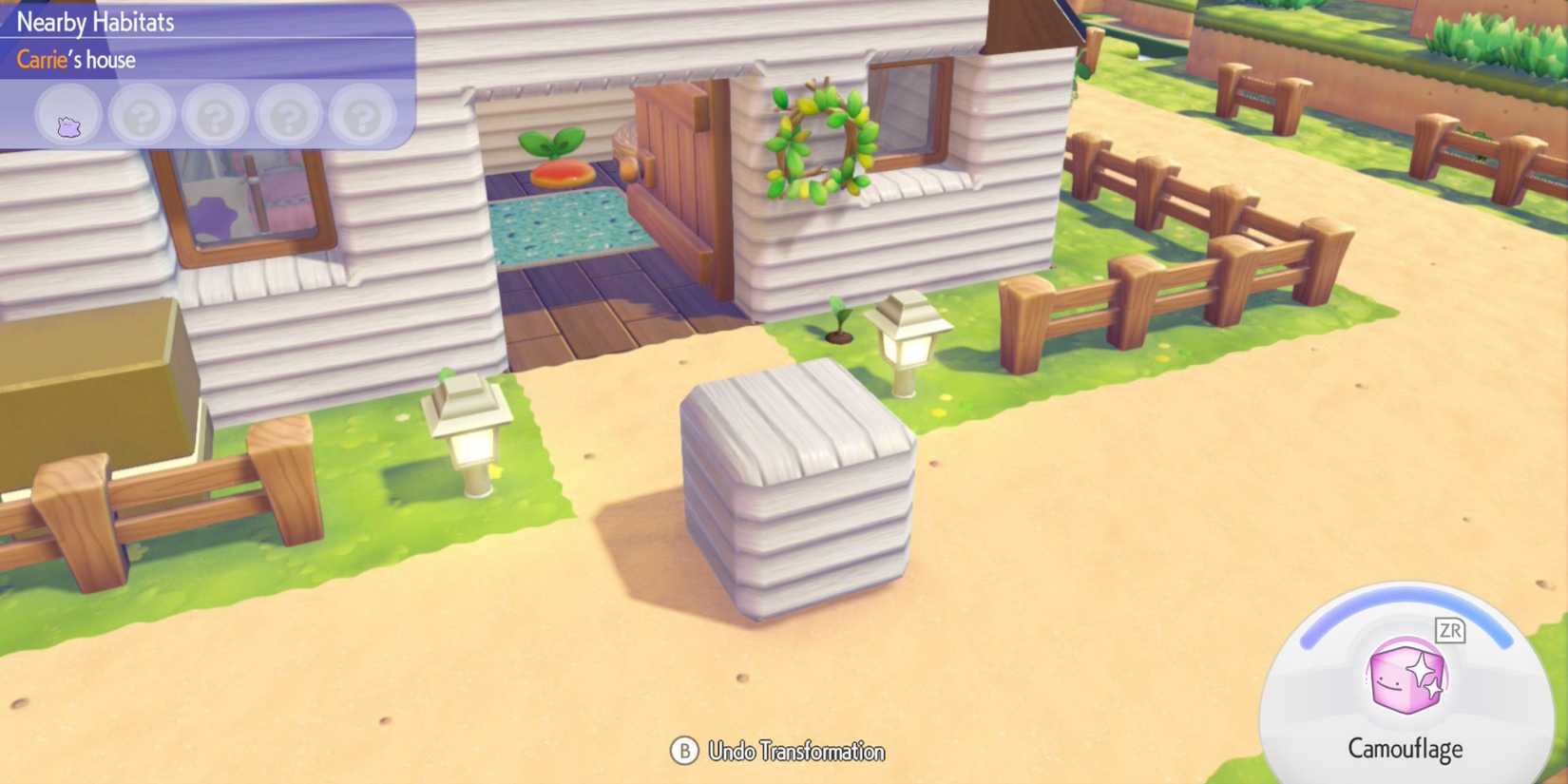Select the Carrie's house label
Screen dimensions: 1568x784
pos(74,60)
